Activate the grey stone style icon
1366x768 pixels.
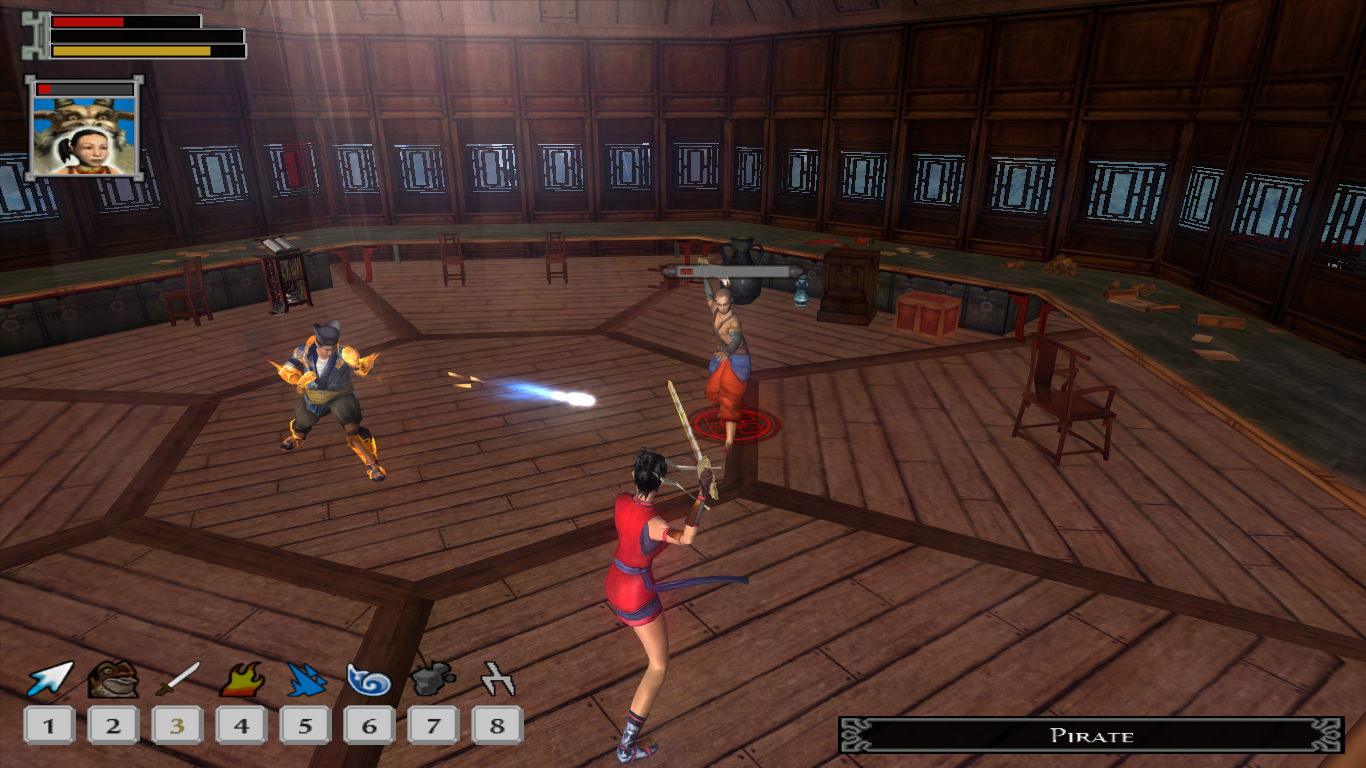click(433, 680)
